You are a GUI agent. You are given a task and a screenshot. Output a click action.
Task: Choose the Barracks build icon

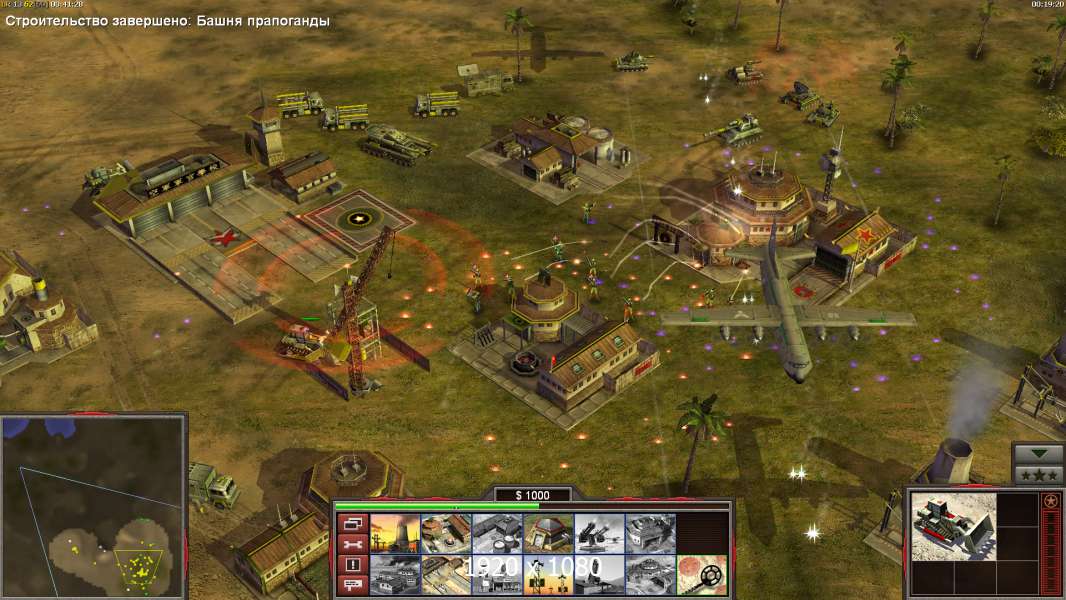446,533
